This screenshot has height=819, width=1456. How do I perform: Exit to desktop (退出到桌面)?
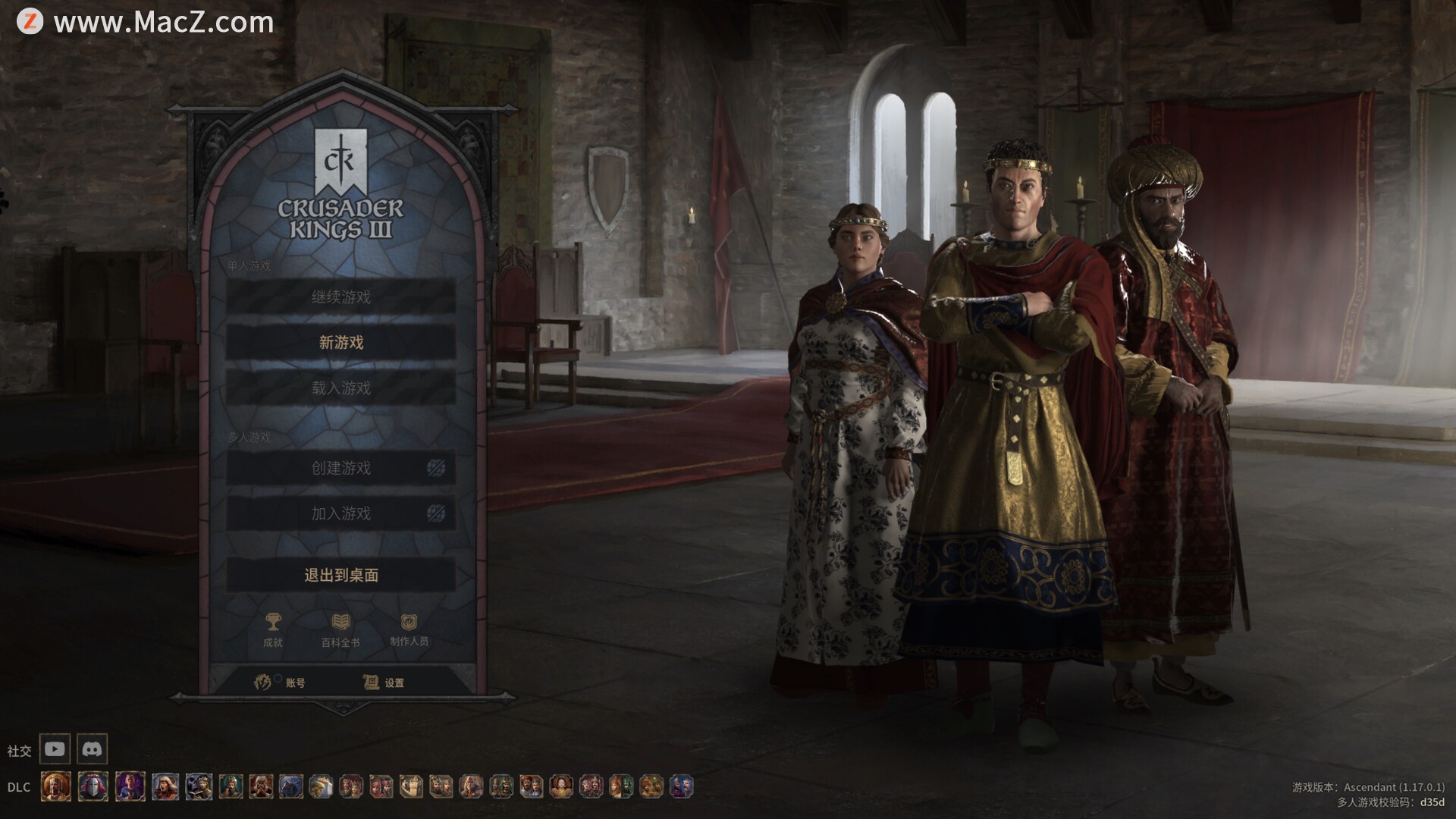[x=340, y=575]
